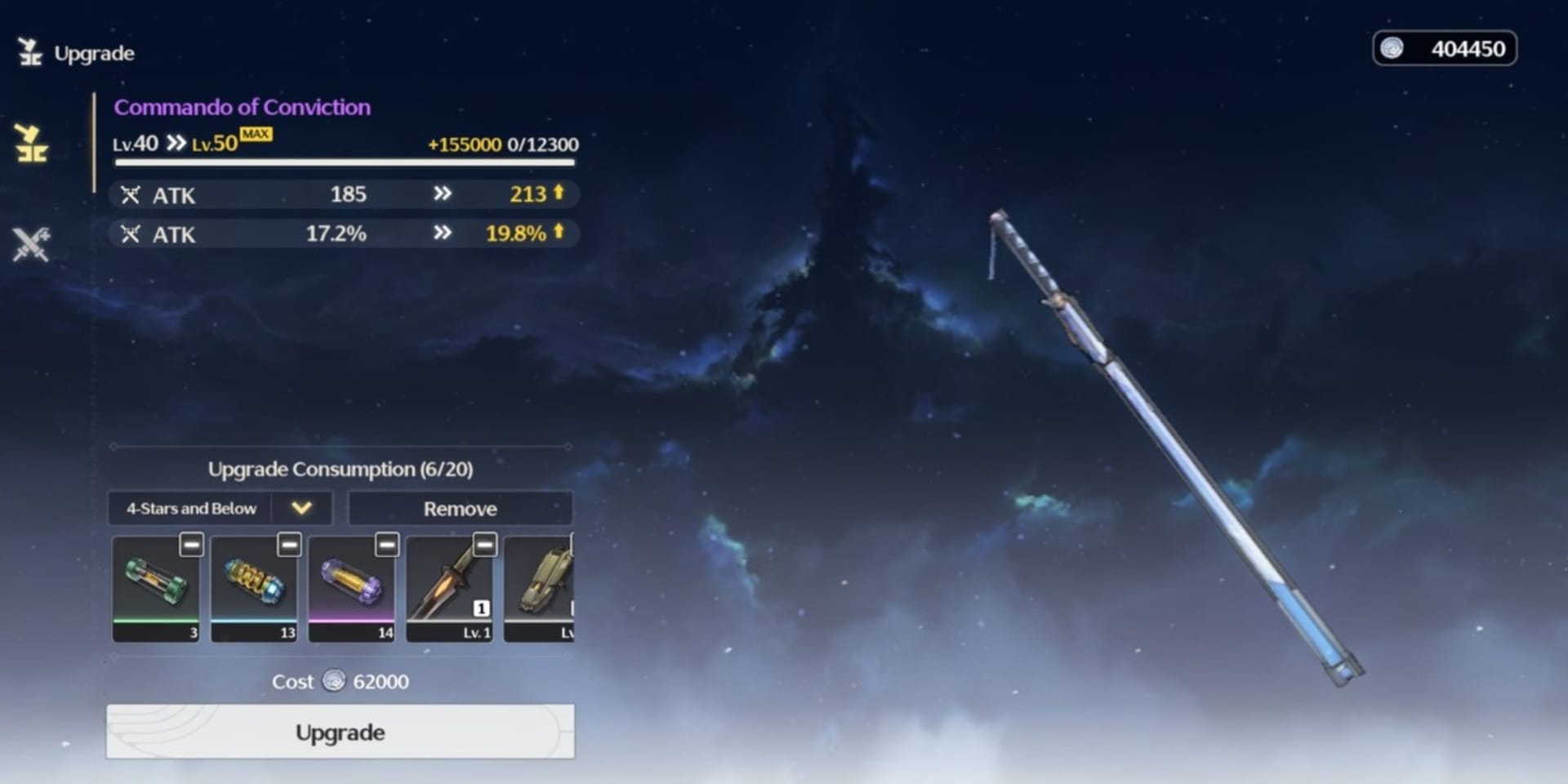Click the Commando of Conviction weapon name
This screenshot has width=1568, height=784.
(x=242, y=107)
